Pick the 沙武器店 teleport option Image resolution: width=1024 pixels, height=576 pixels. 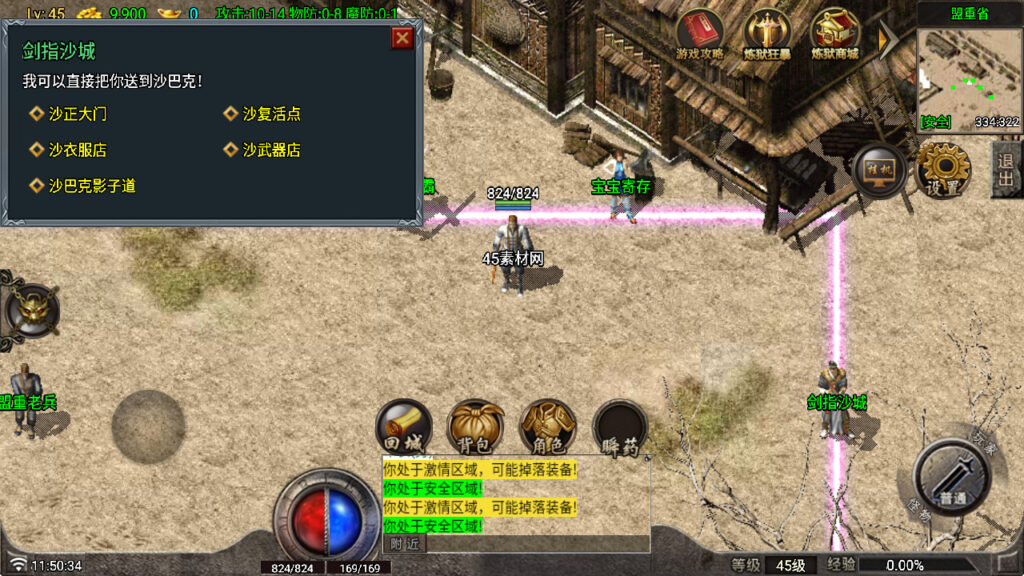(x=271, y=150)
